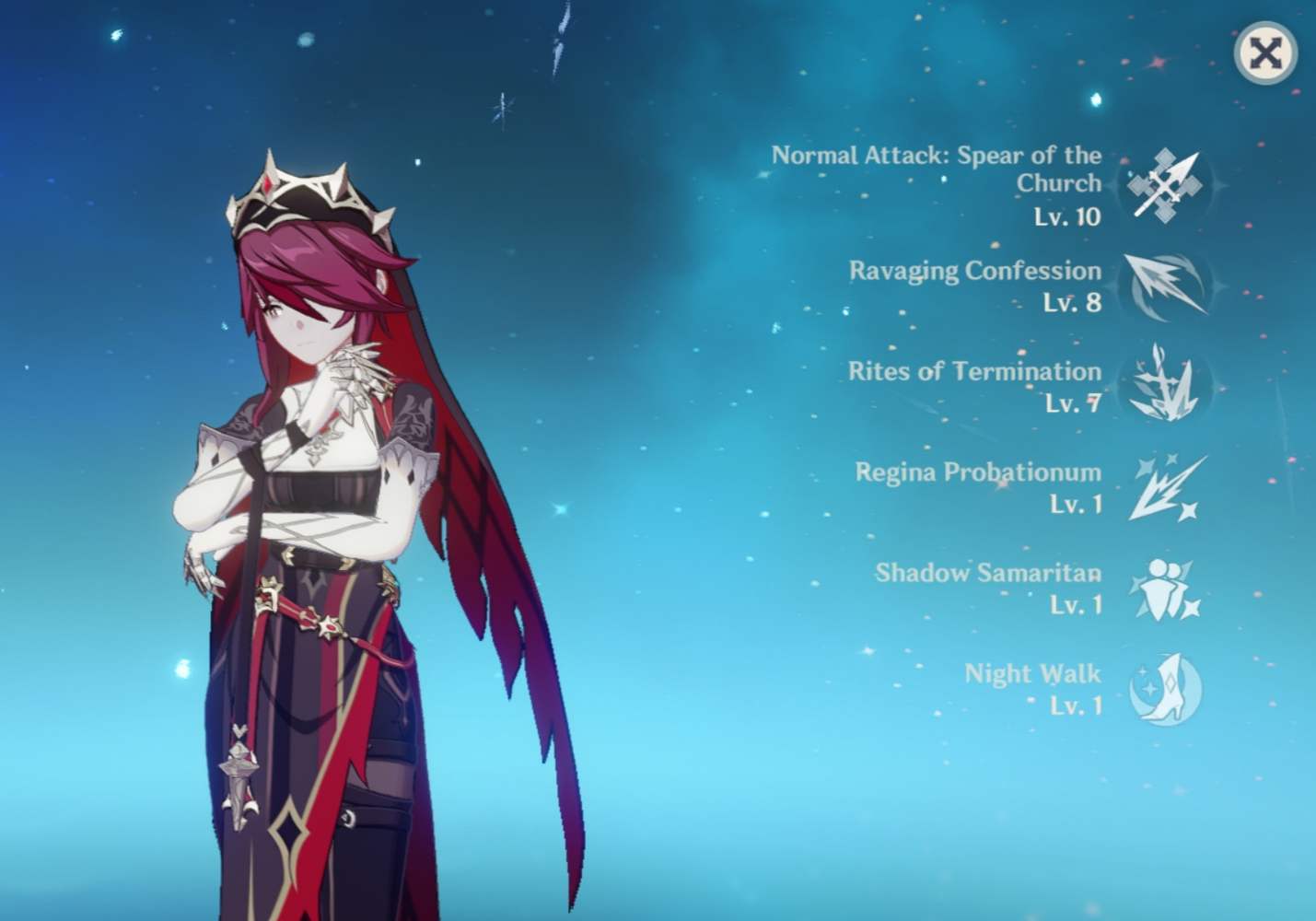1316x921 pixels.
Task: Click "Lv. 10" under Normal Attack
Action: 1066,217
